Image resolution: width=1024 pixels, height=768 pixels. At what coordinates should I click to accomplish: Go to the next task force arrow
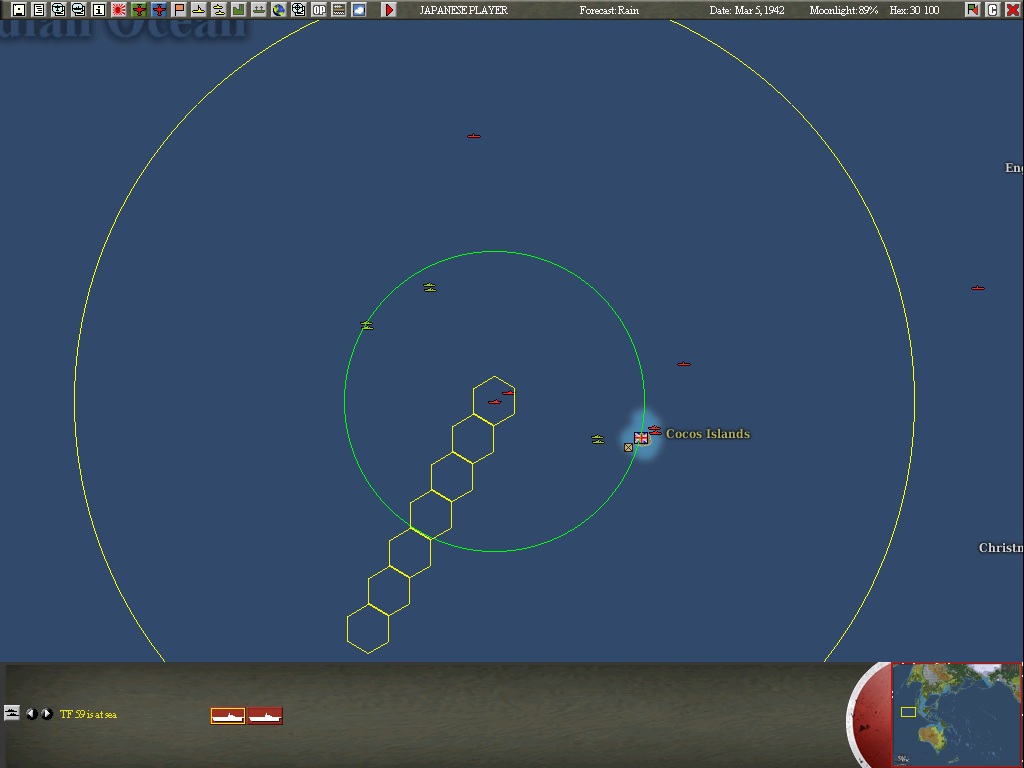(47, 714)
